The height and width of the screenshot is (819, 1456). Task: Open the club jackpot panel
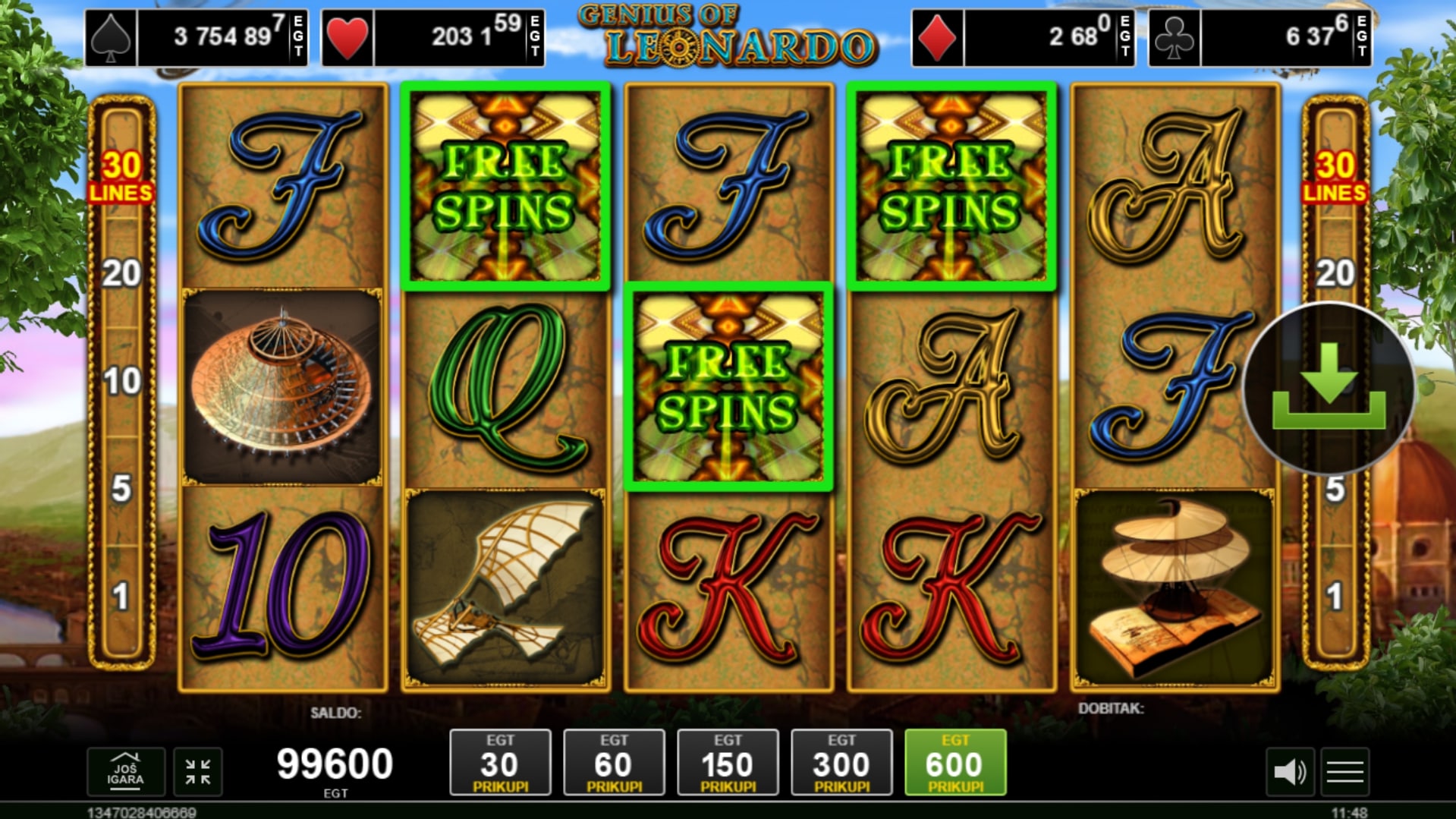click(1259, 37)
